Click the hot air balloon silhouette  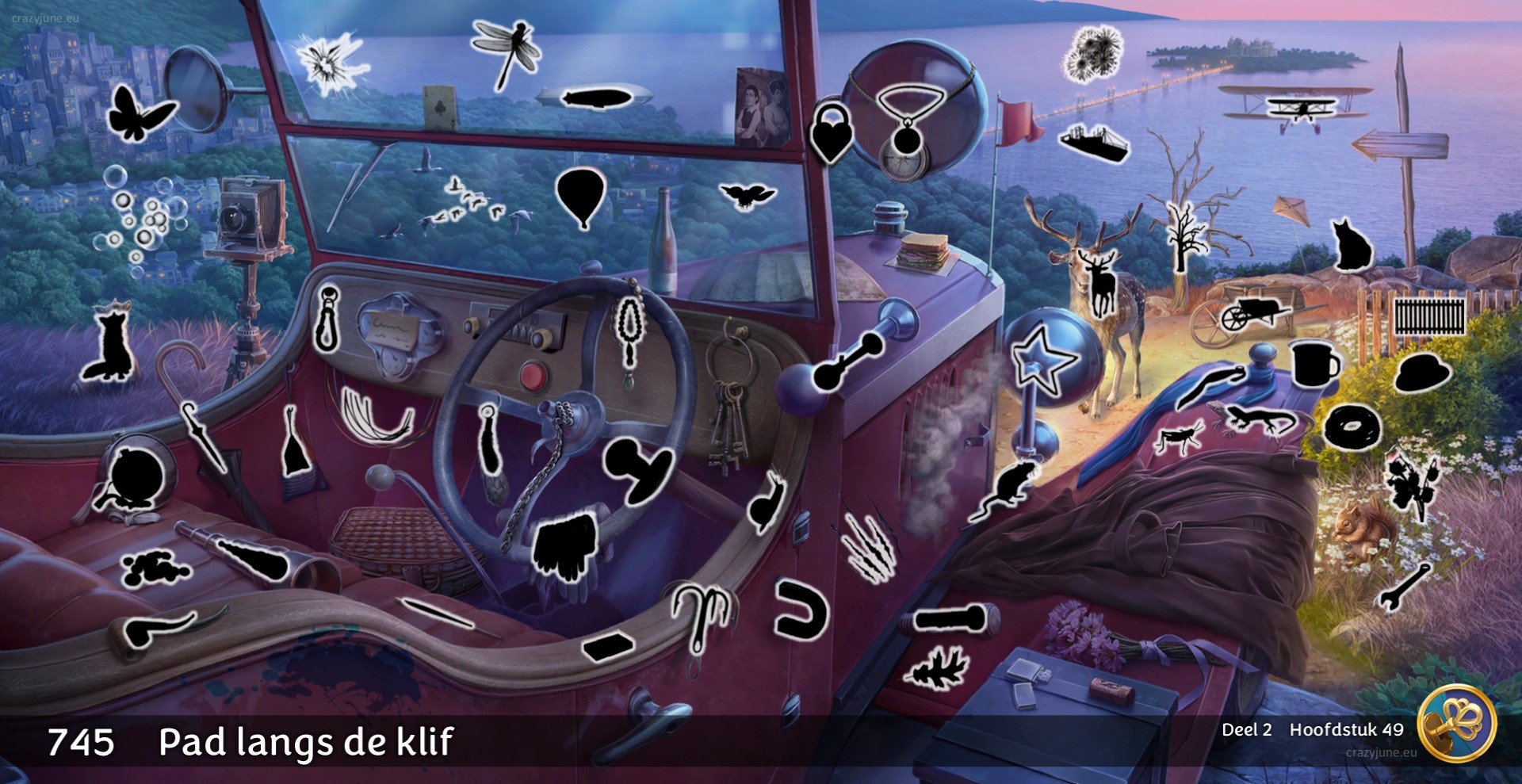tap(581, 197)
